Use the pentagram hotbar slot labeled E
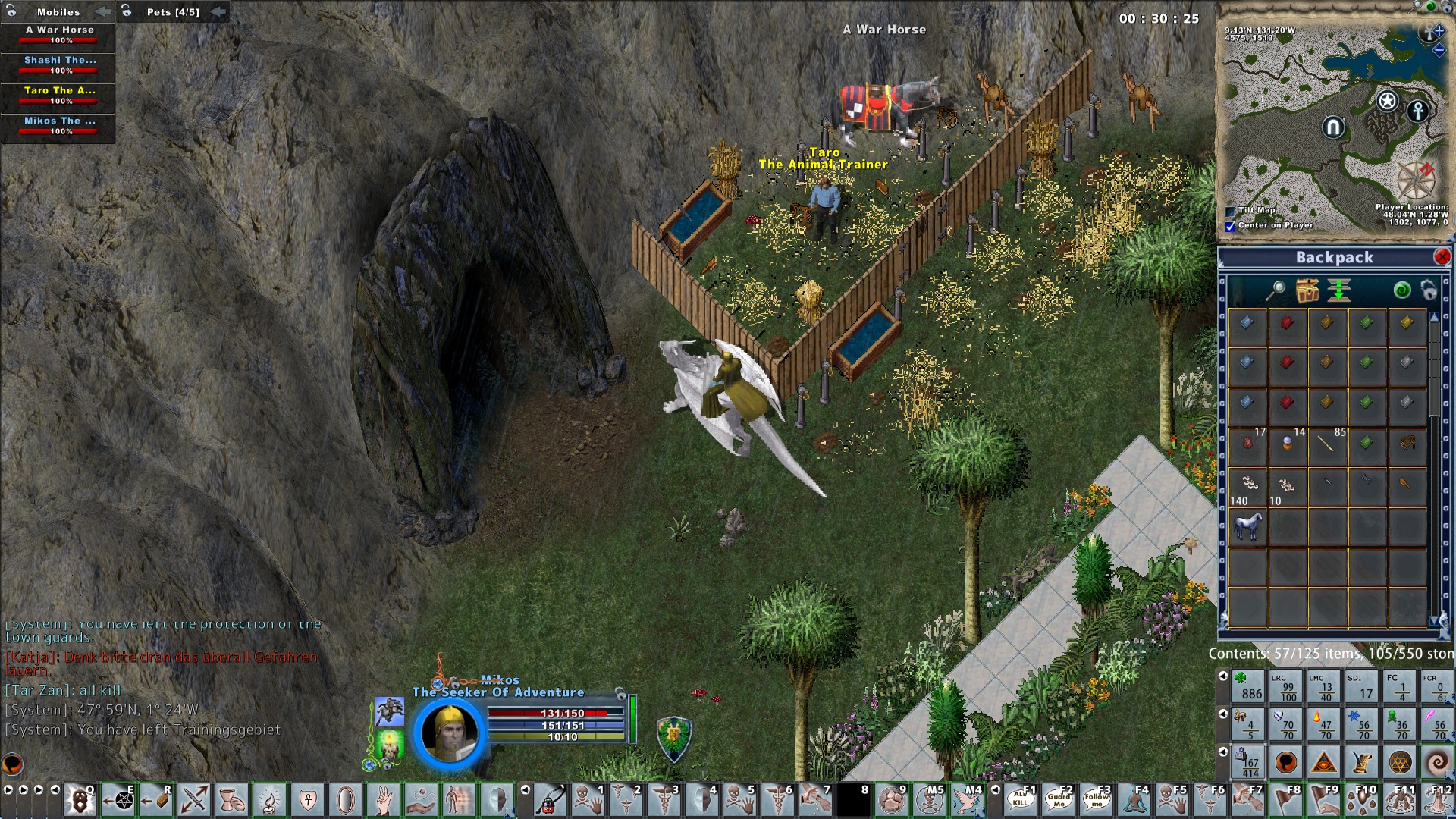This screenshot has height=819, width=1456. tap(118, 800)
